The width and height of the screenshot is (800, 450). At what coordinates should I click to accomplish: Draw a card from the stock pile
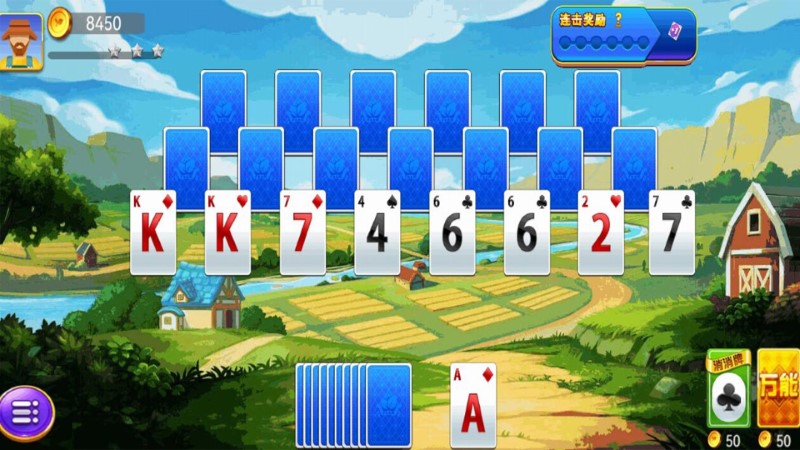tap(388, 404)
